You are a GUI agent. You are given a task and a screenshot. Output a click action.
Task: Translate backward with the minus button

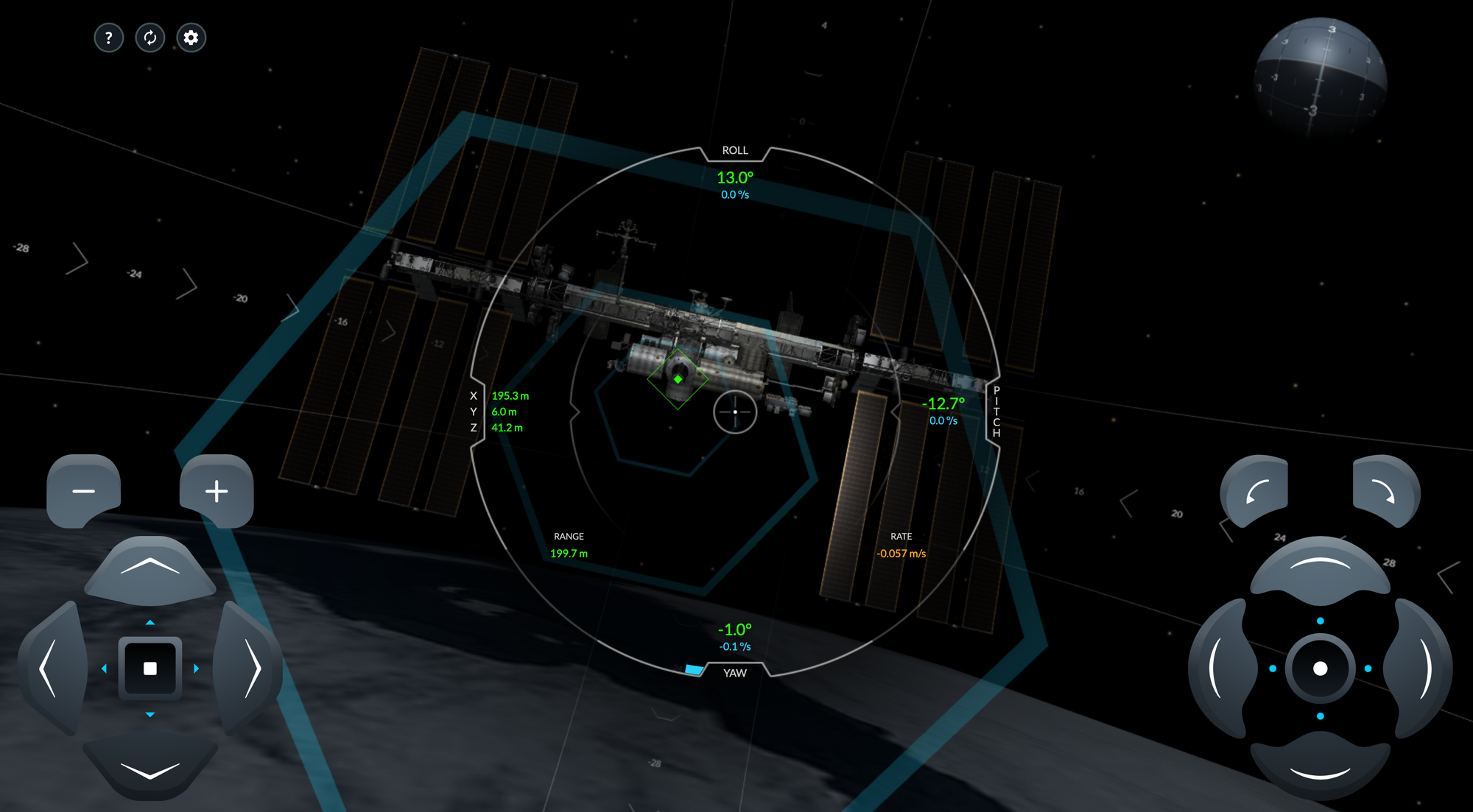pyautogui.click(x=84, y=490)
